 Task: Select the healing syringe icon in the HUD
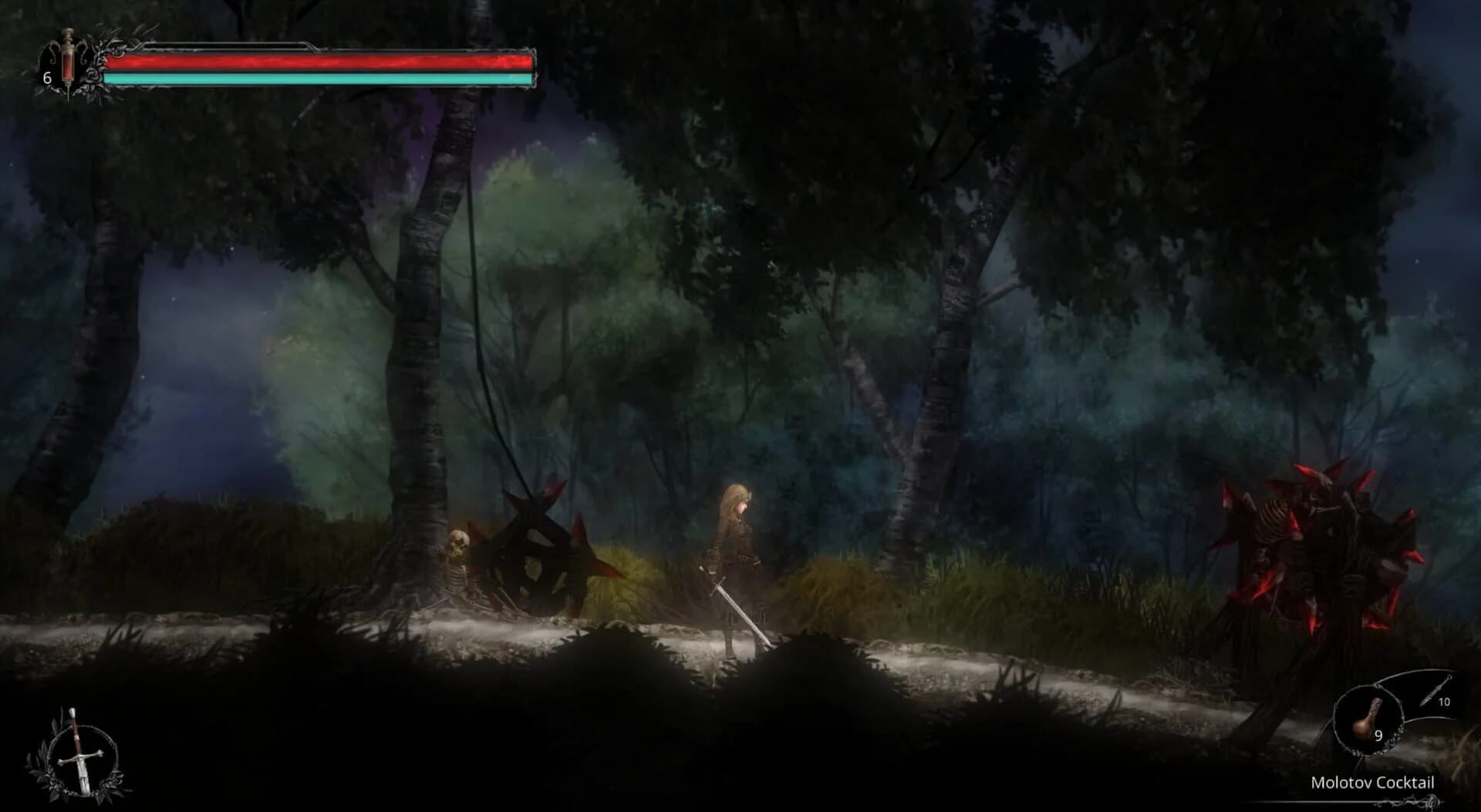68,62
